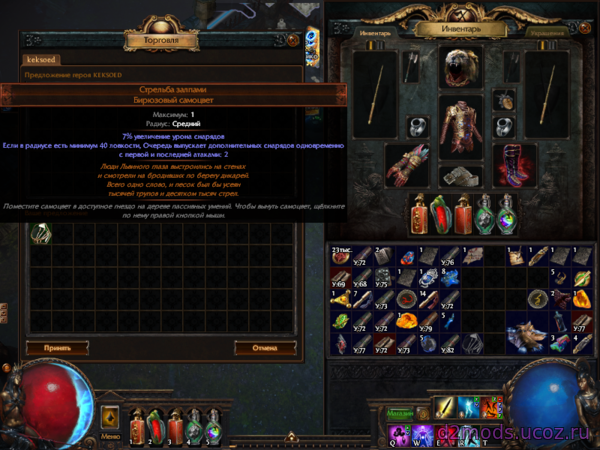Open the Меню button near health globe
600x450 pixels.
(x=110, y=435)
